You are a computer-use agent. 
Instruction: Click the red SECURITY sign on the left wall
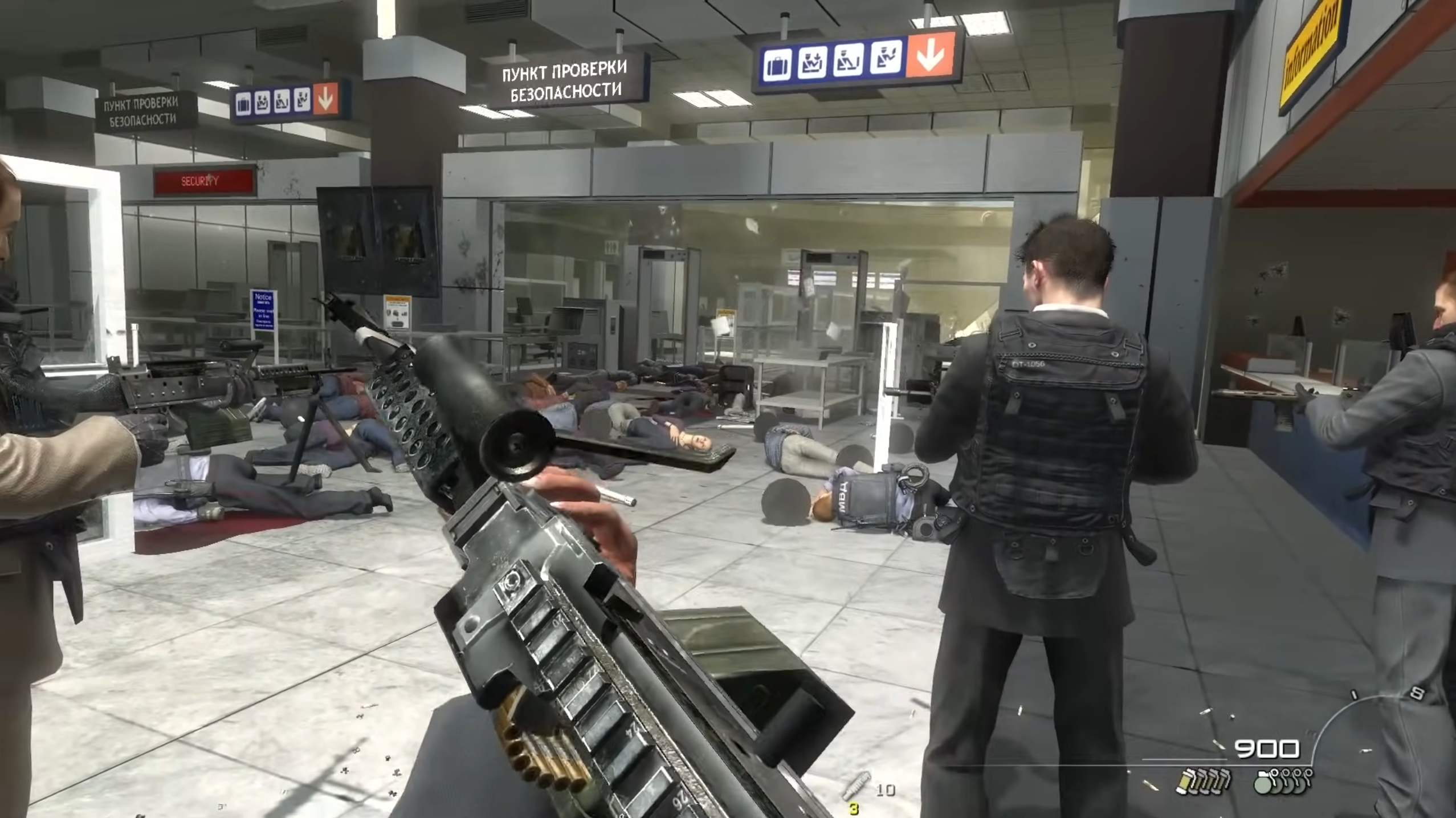[x=201, y=181]
